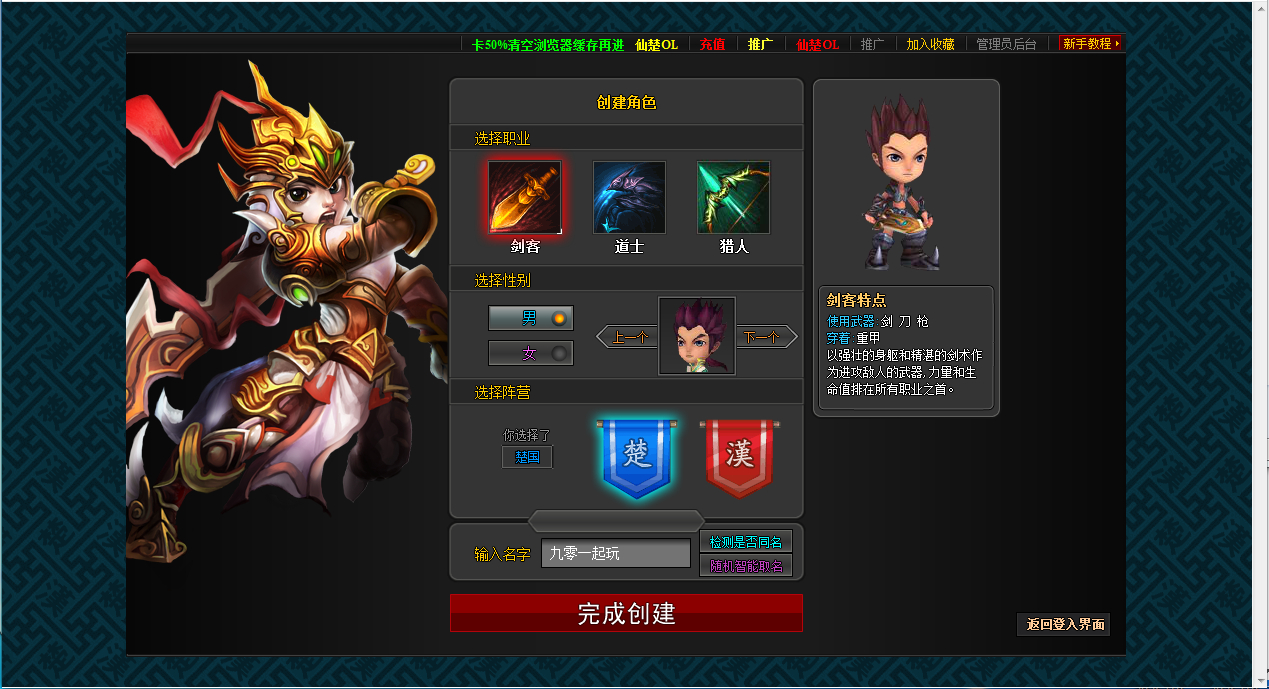Image resolution: width=1269 pixels, height=689 pixels.
Task: Choose the red 漢 faction banner
Action: pyautogui.click(x=739, y=458)
